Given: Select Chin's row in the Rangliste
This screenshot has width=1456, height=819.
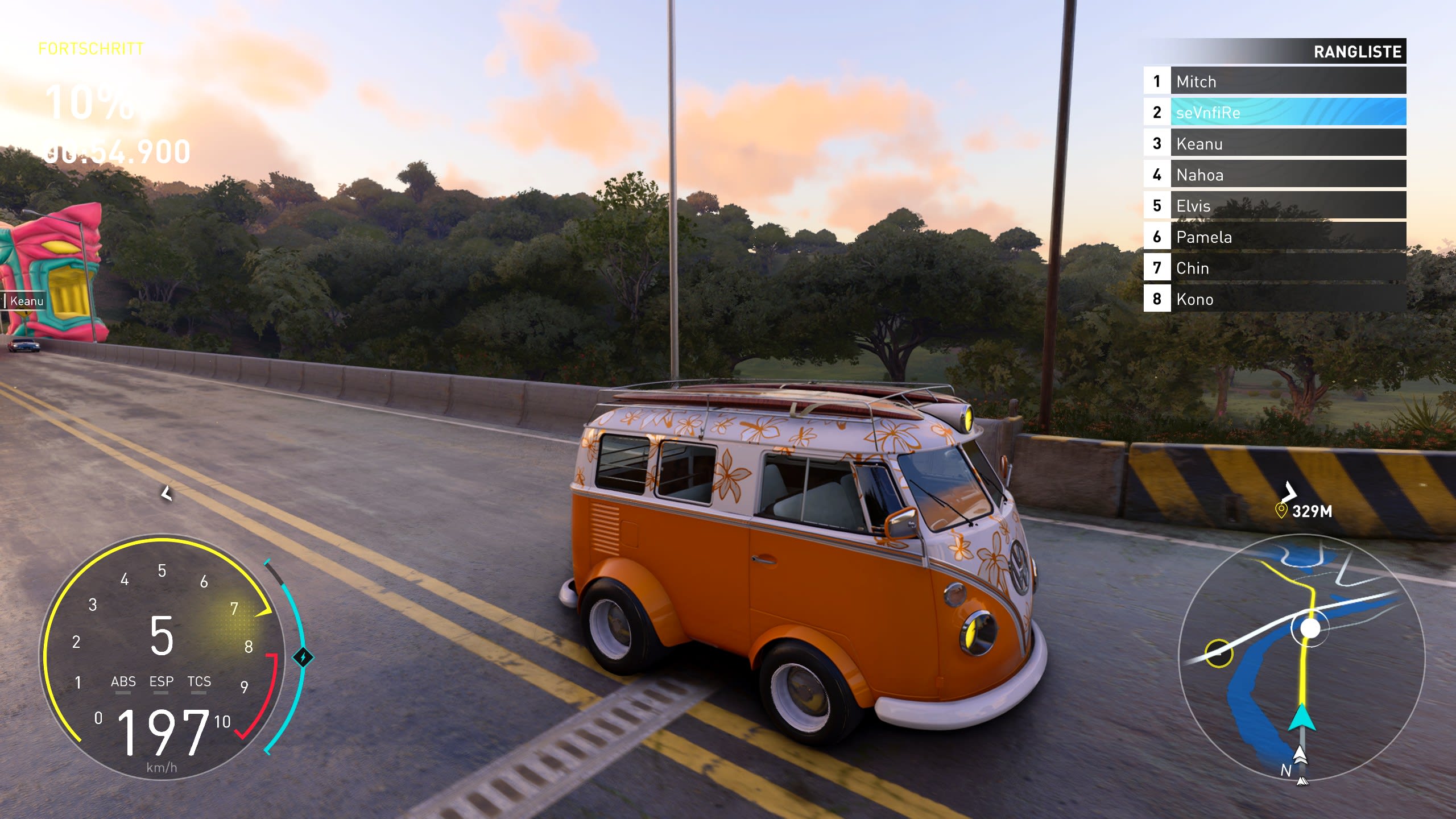Looking at the screenshot, I should pyautogui.click(x=1274, y=268).
